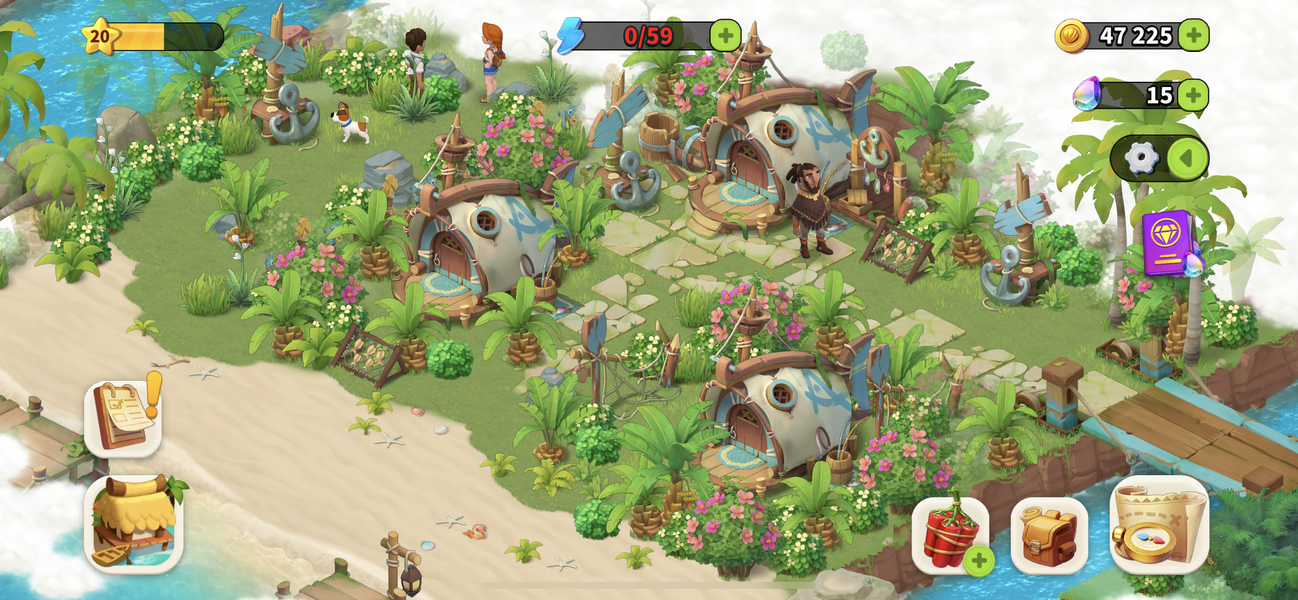Open the purple gem pass book
This screenshot has height=600, width=1298.
[x=1167, y=243]
